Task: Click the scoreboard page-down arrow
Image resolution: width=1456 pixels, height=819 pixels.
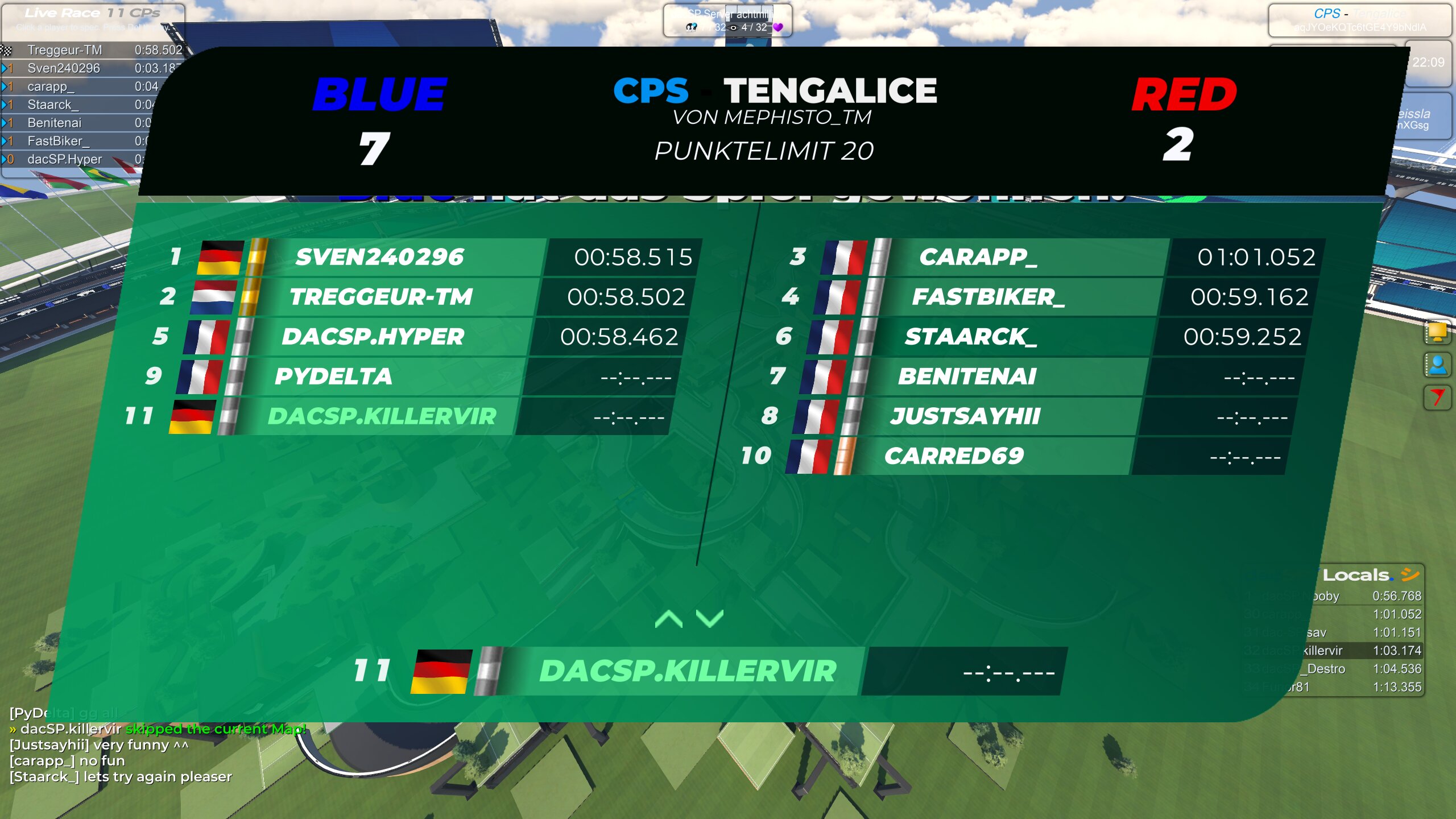Action: (710, 619)
